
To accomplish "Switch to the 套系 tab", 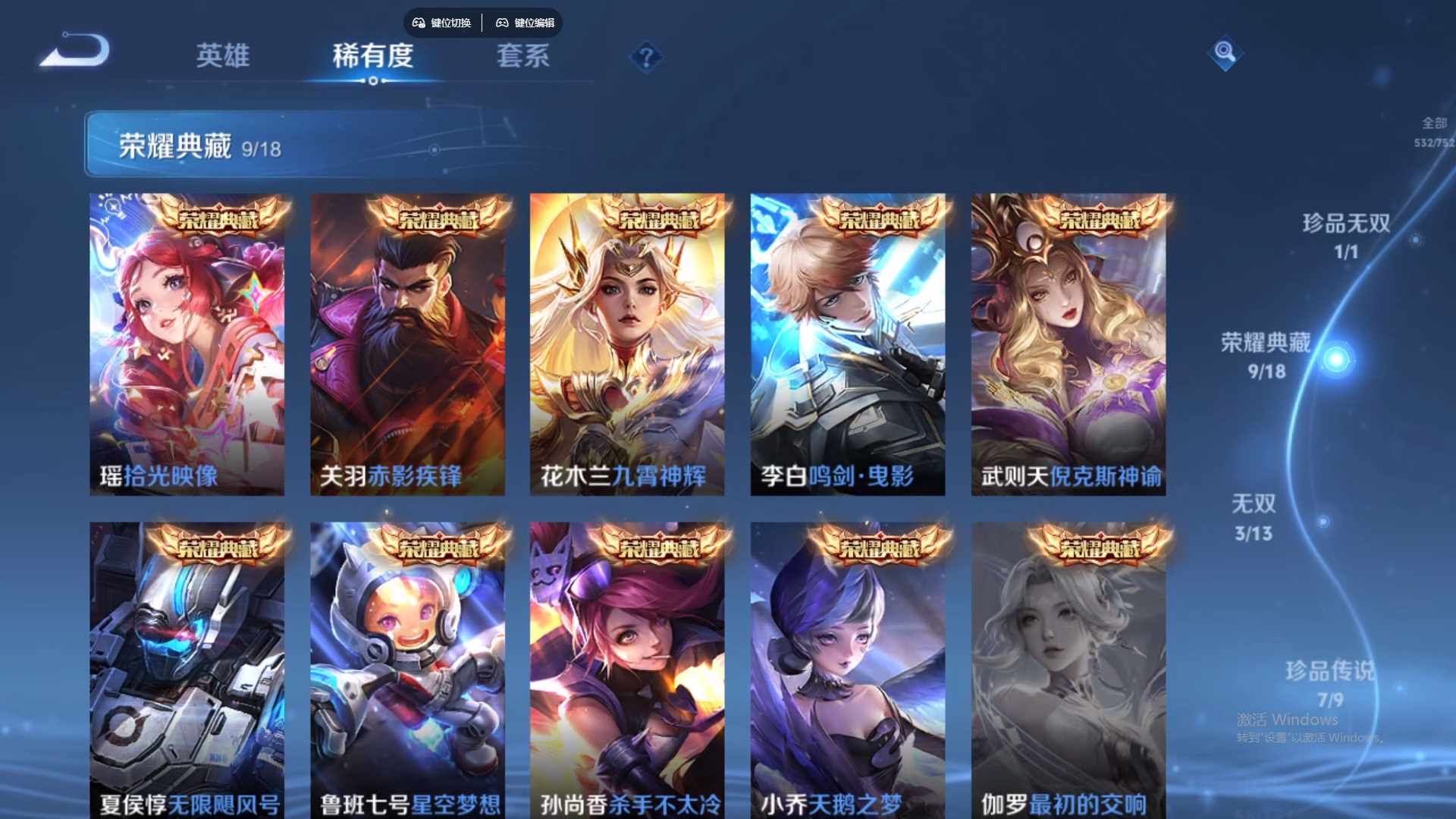I will pos(523,55).
